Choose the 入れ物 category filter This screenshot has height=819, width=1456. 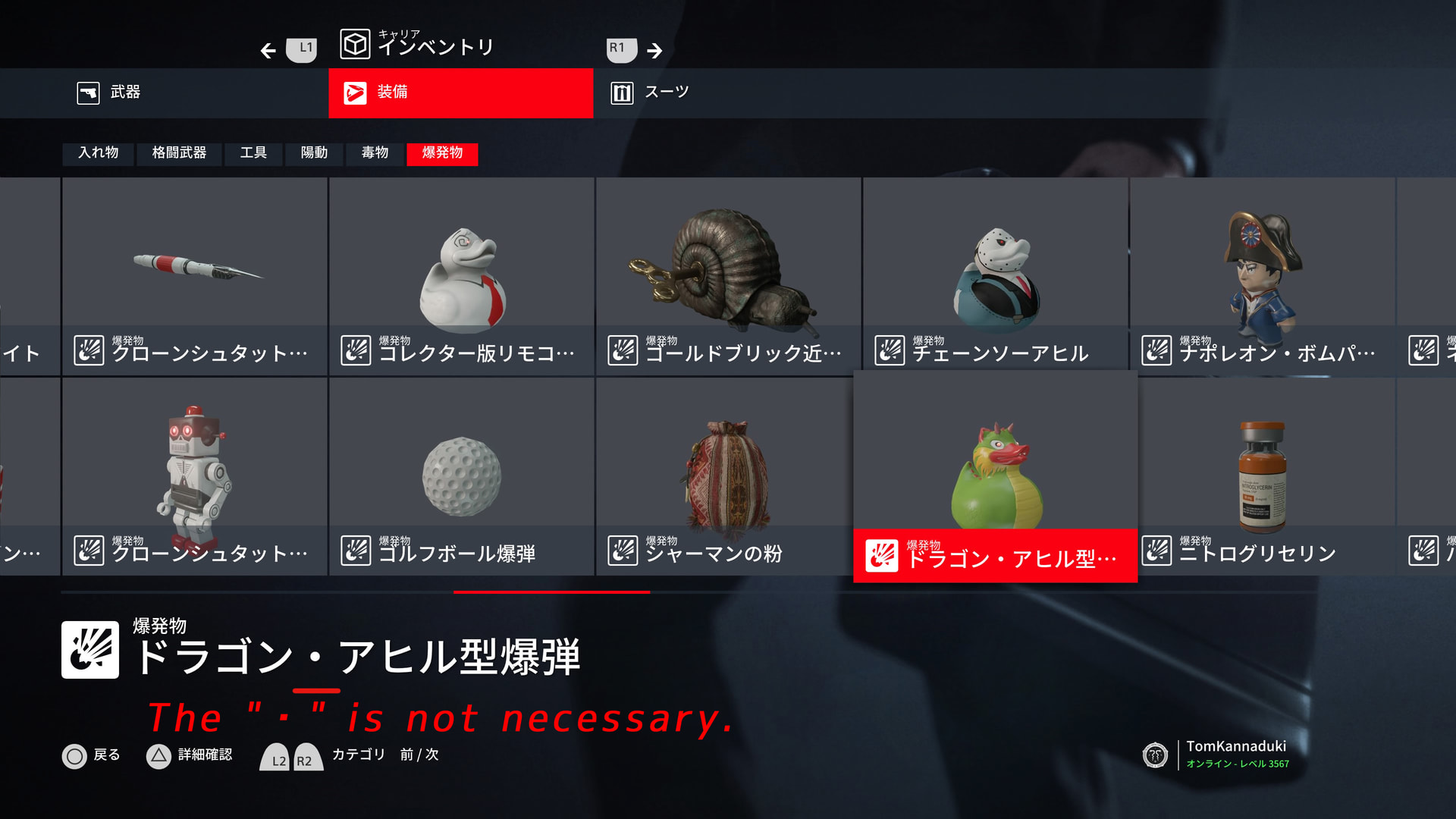pos(99,153)
